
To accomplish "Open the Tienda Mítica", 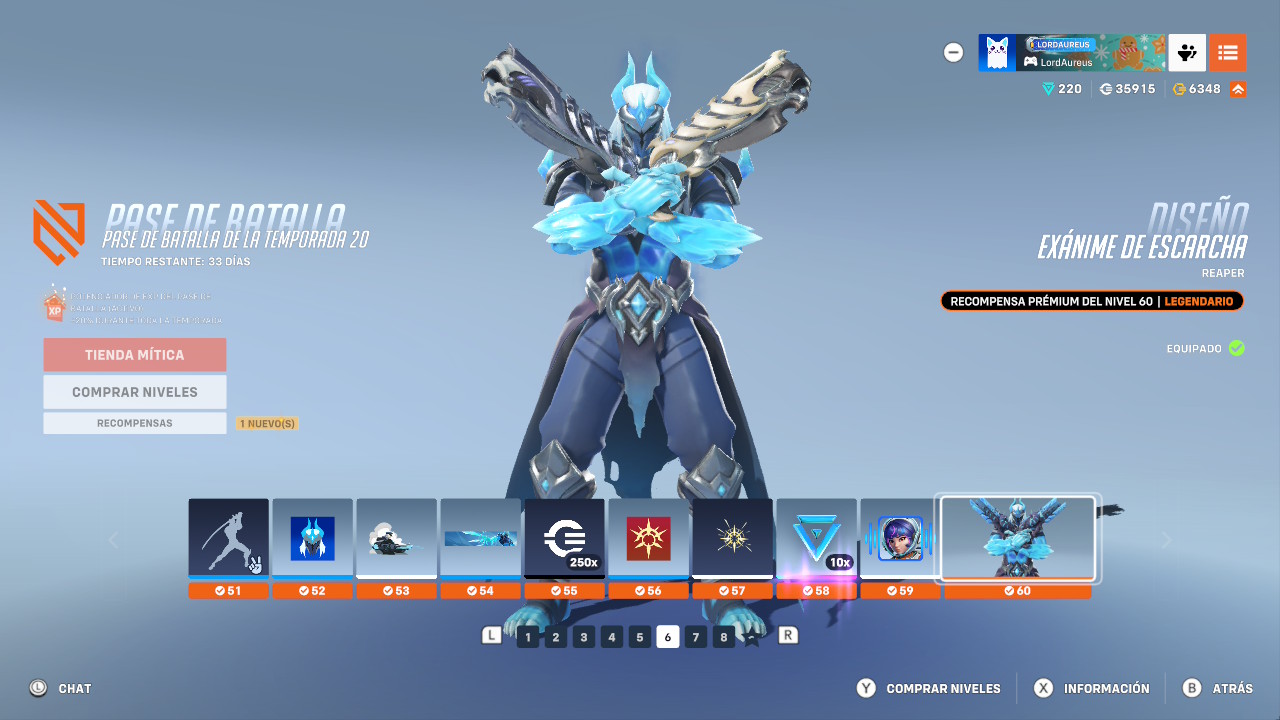I will pyautogui.click(x=134, y=355).
